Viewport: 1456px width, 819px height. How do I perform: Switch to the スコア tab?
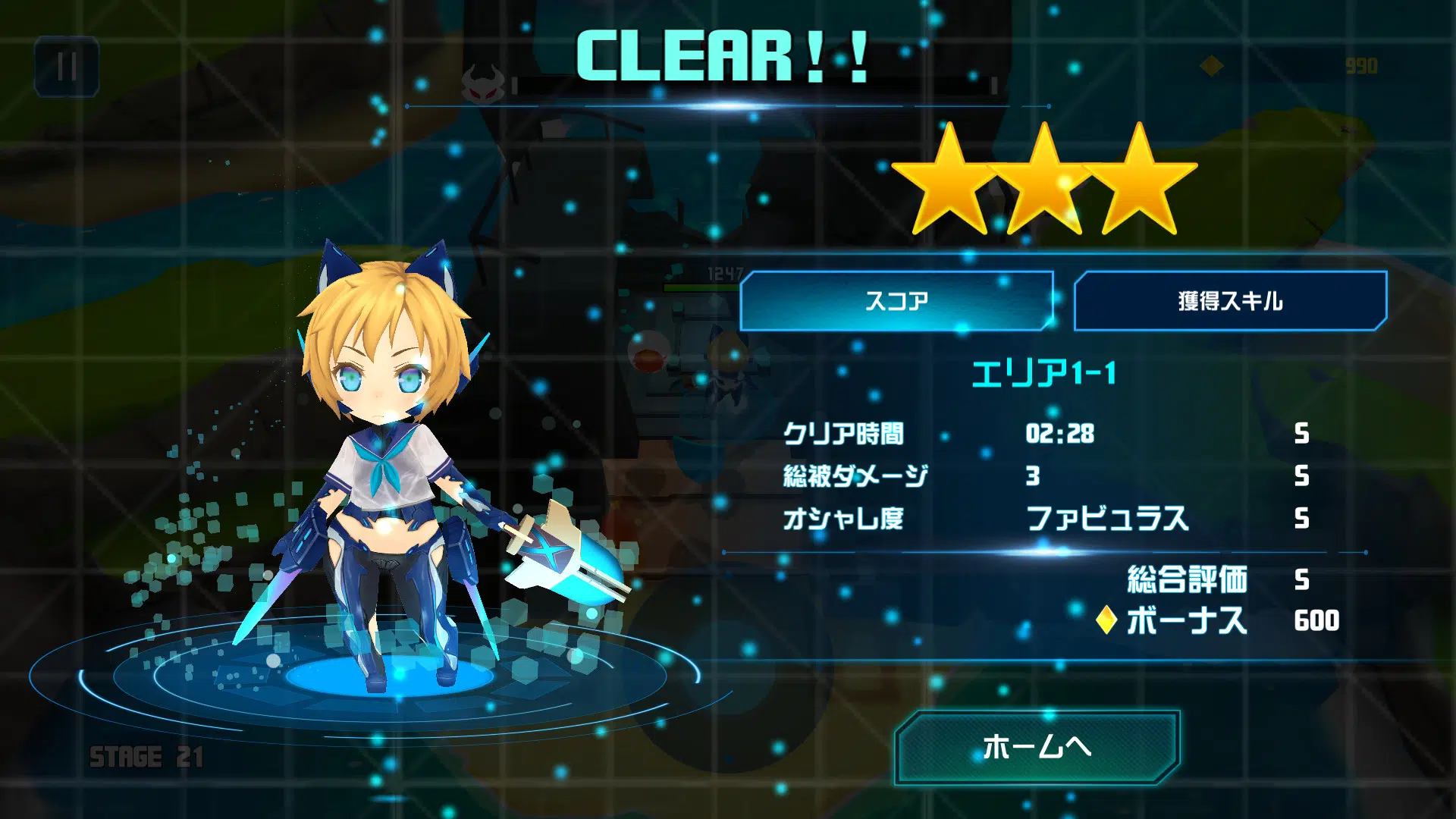(896, 301)
